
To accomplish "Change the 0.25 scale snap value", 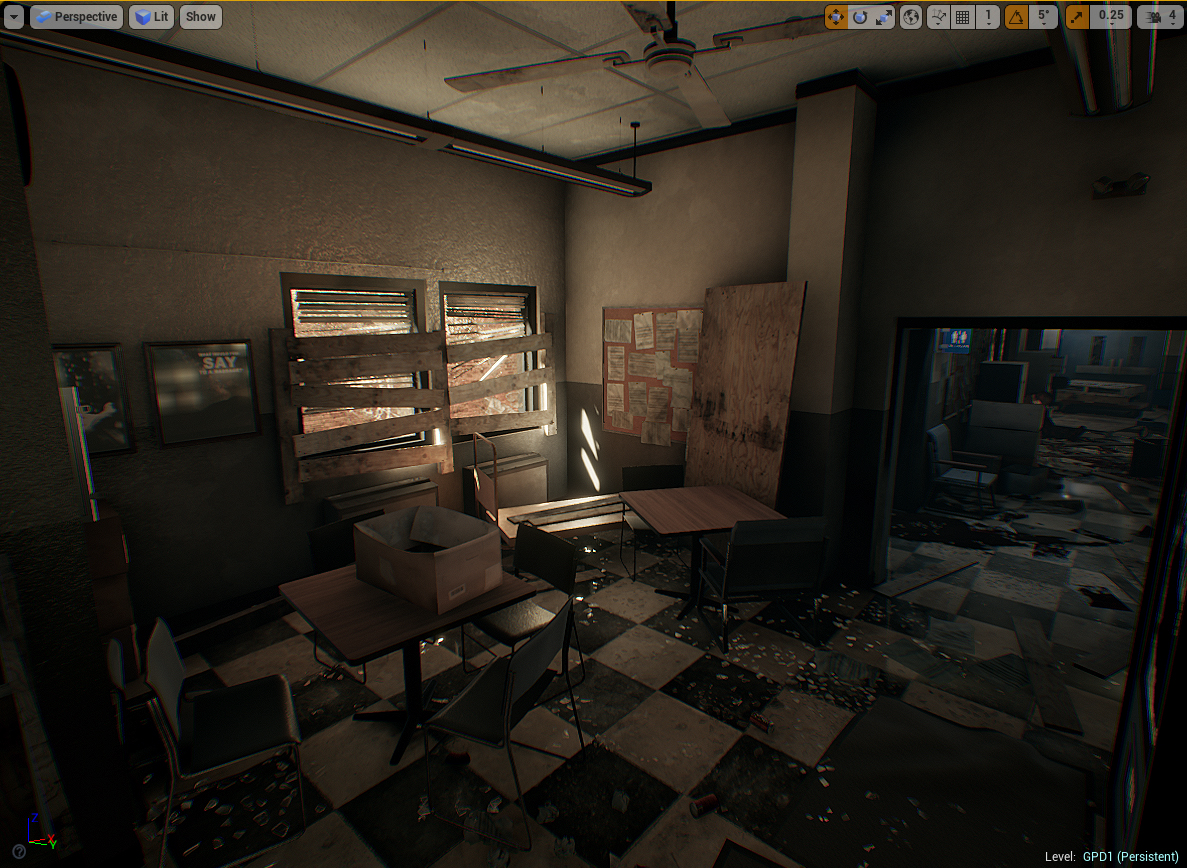I will point(1111,17).
